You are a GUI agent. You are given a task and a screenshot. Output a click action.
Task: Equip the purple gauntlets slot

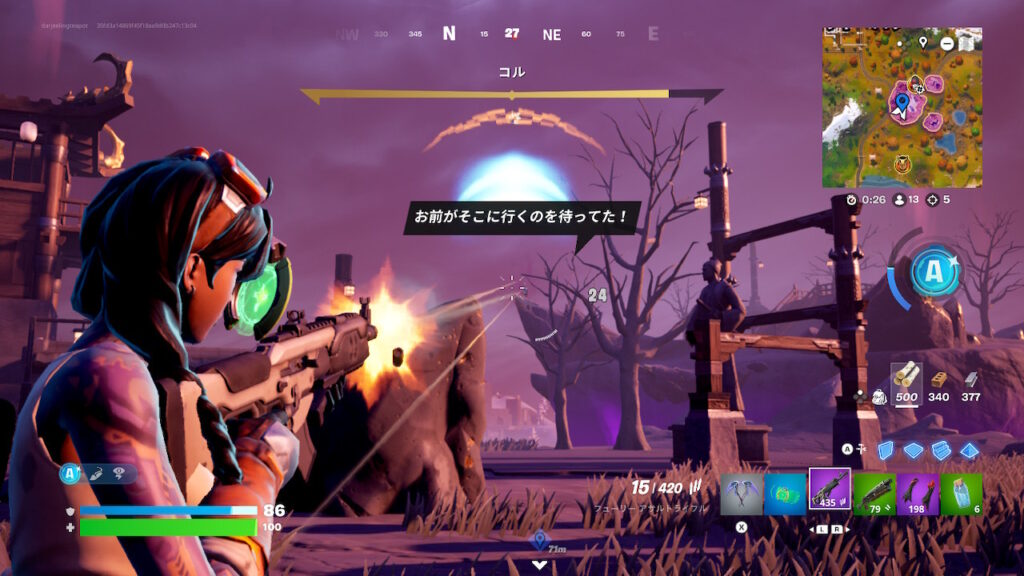[x=917, y=492]
